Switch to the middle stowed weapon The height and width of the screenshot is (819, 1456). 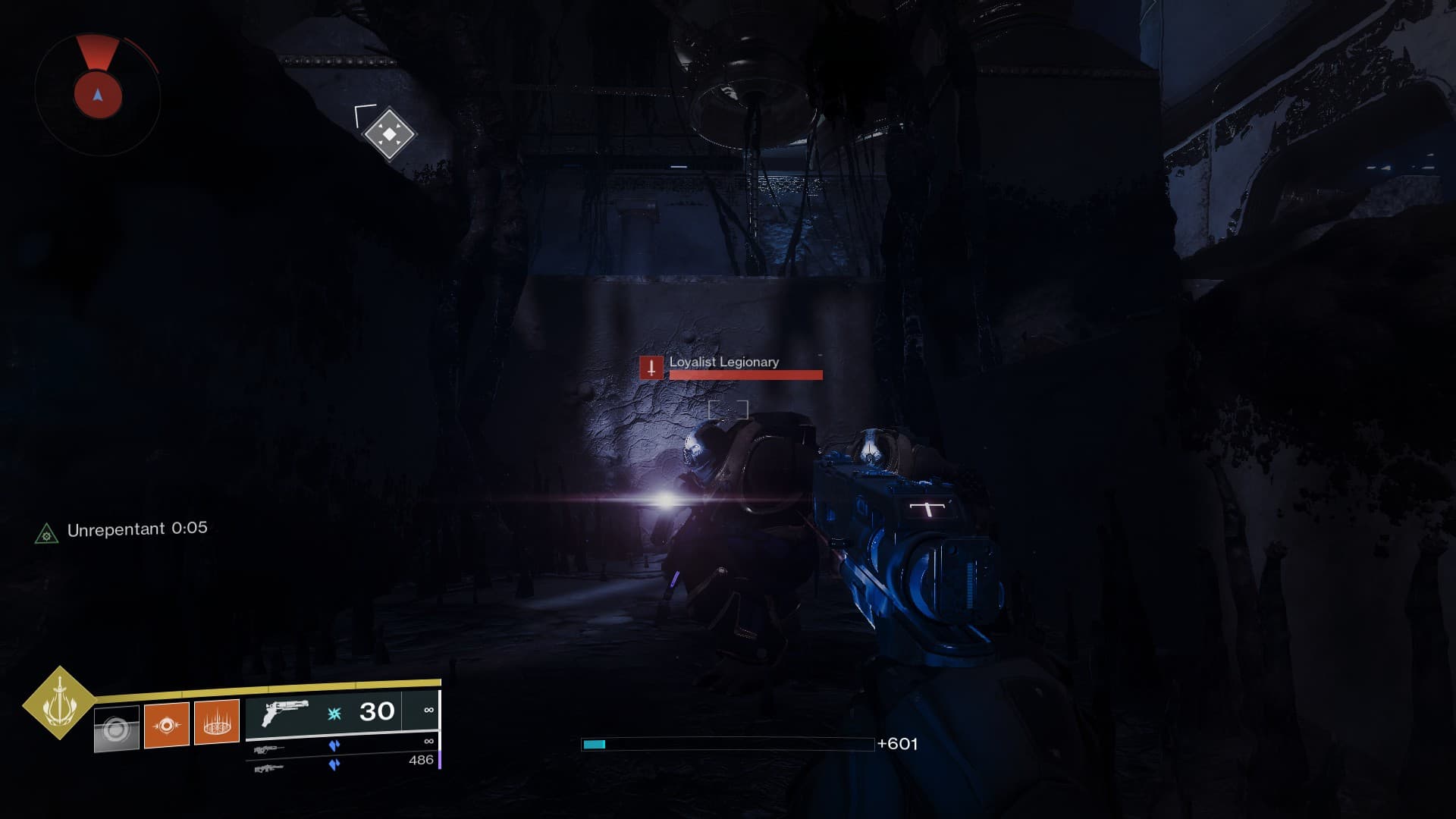269,749
